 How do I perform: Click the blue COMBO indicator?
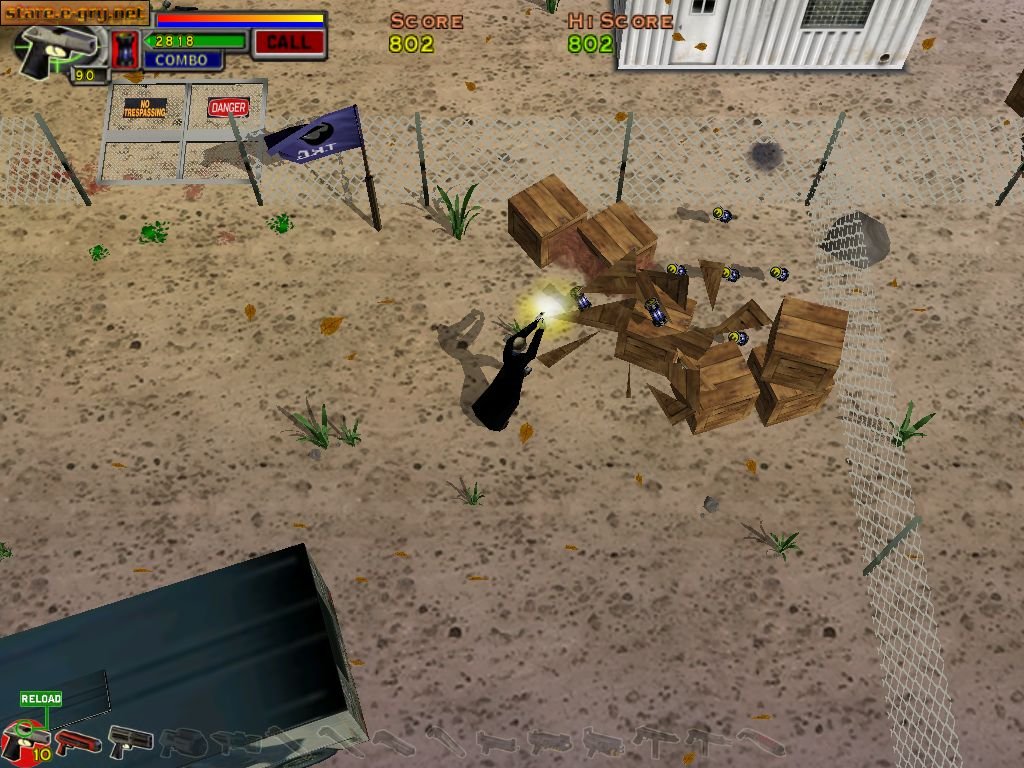click(x=181, y=60)
